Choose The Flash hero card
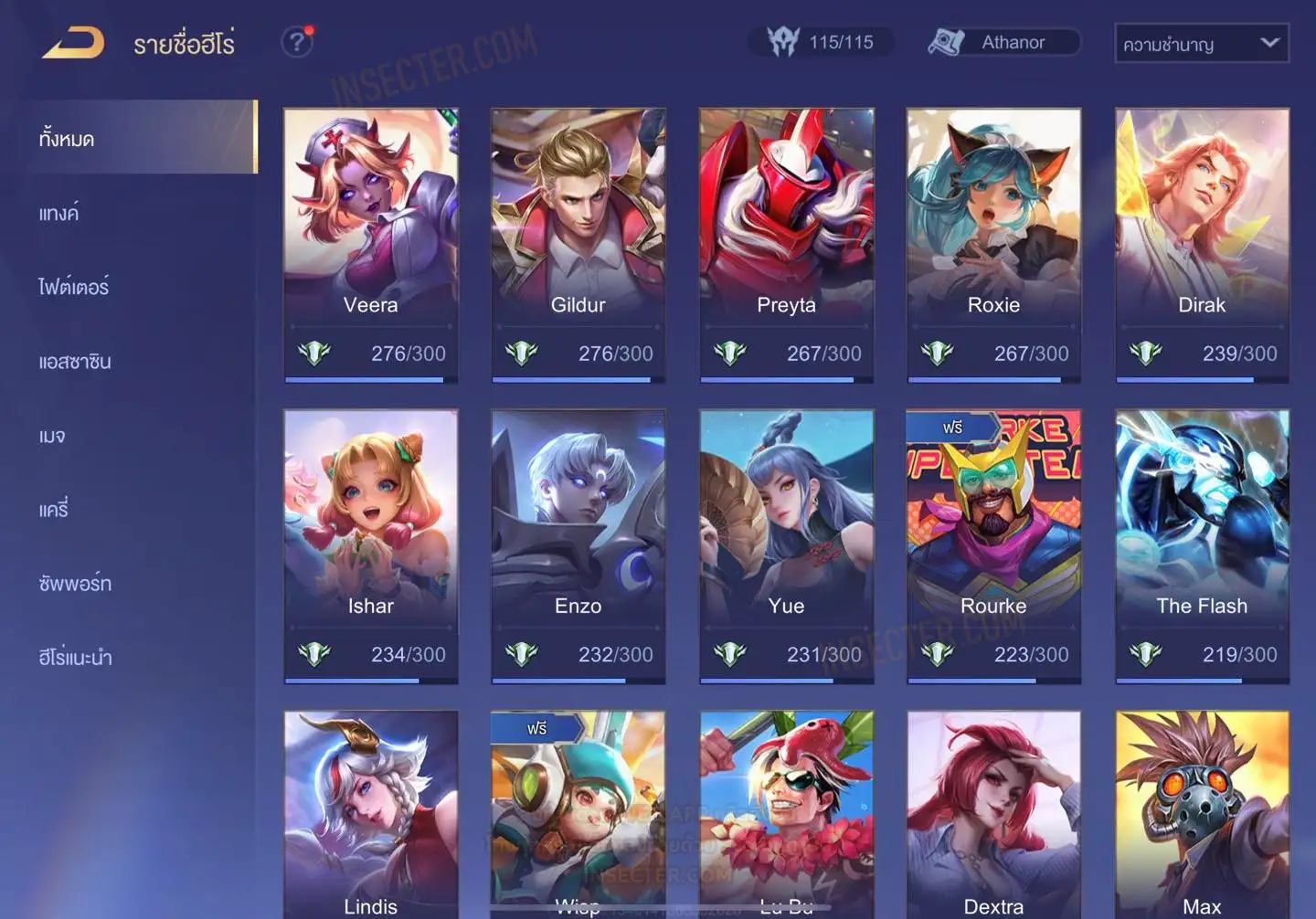1316x919 pixels. tap(1202, 545)
